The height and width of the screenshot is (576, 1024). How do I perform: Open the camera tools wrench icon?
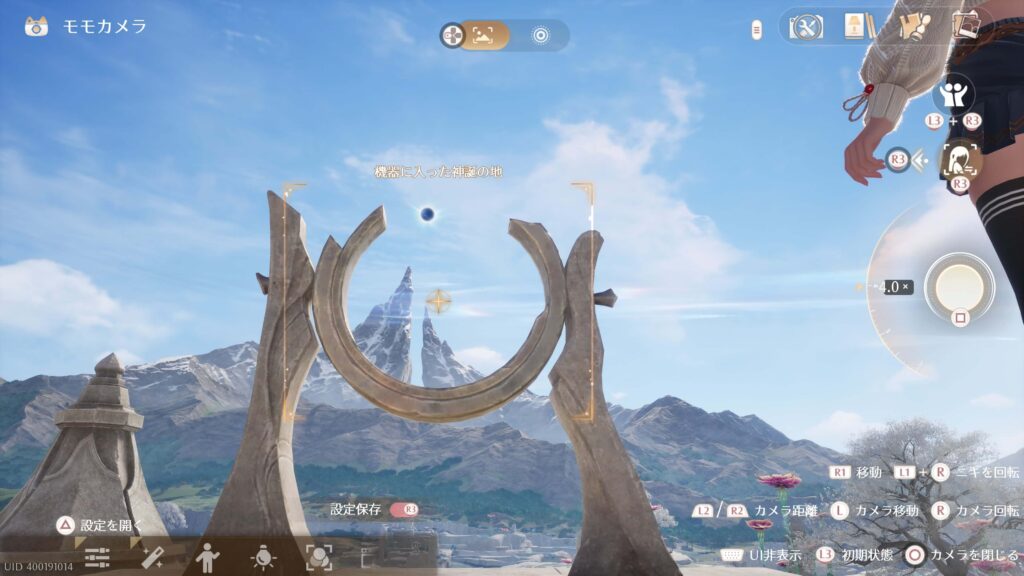click(805, 27)
